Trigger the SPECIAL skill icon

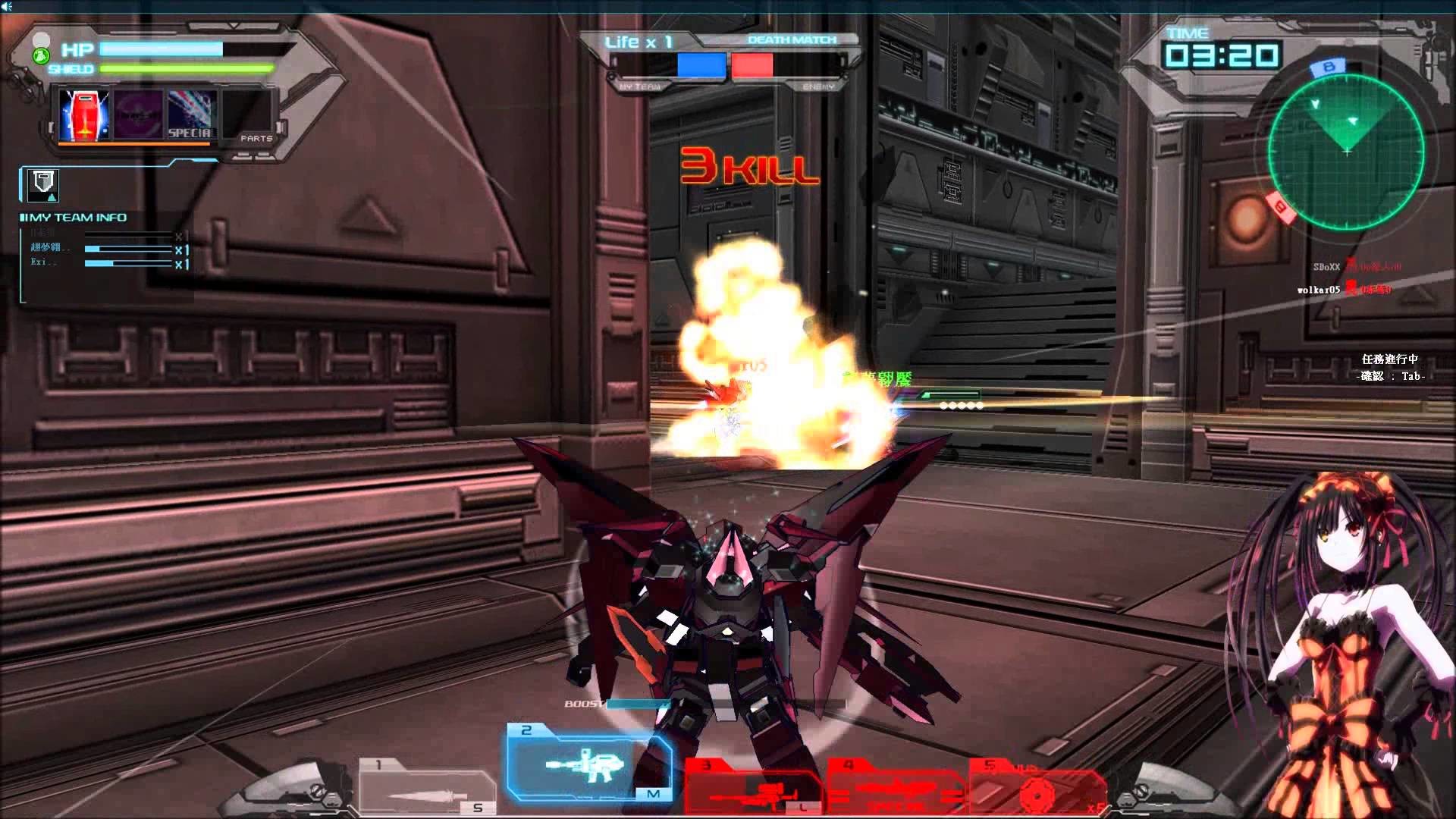191,115
